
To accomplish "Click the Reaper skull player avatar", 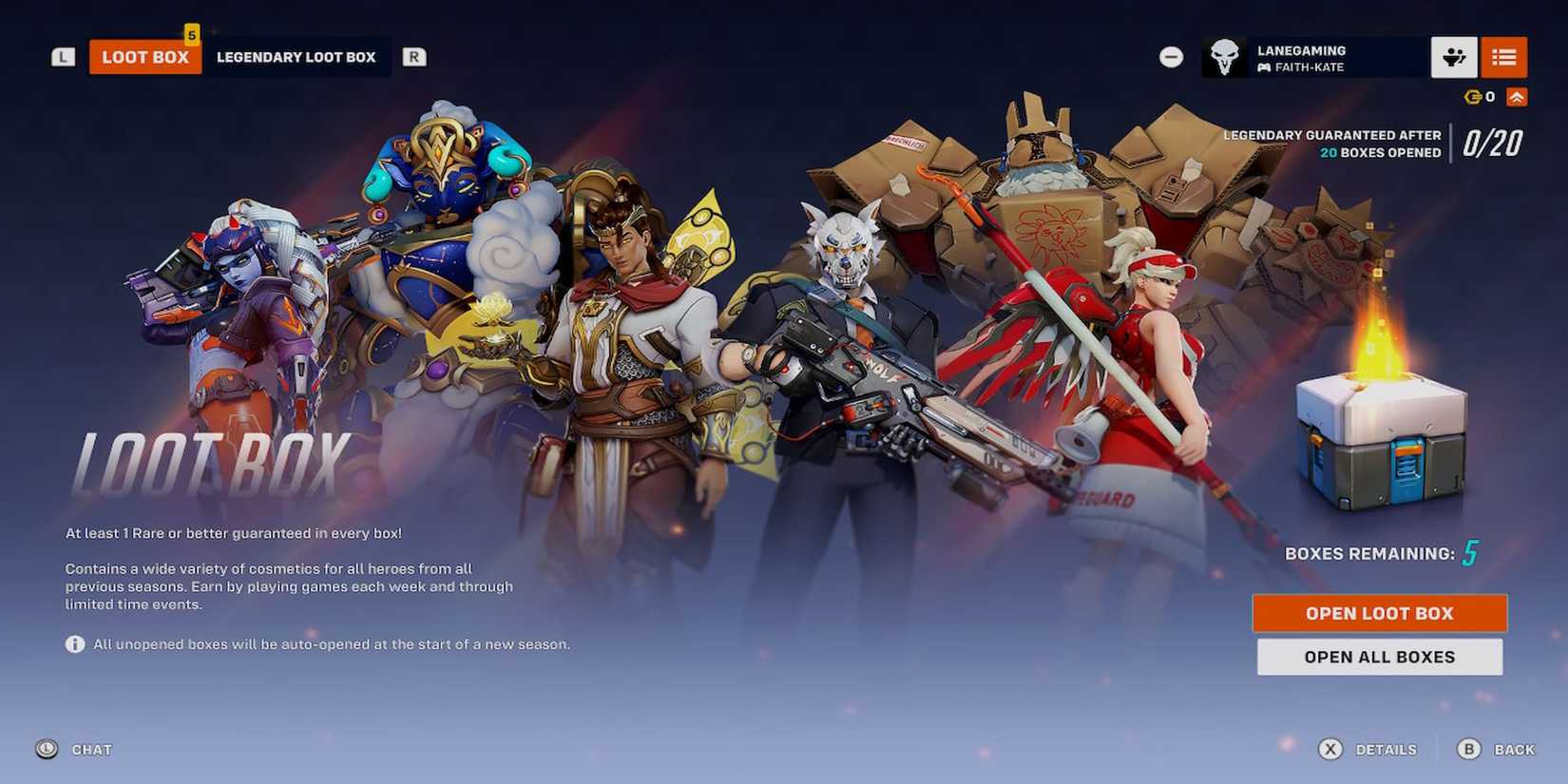I will tap(1223, 56).
